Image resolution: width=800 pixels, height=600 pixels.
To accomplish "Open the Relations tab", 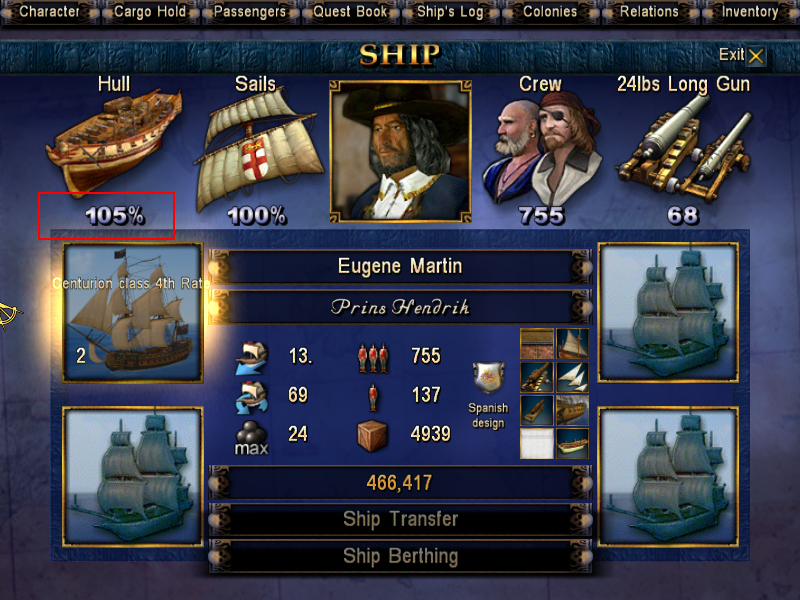I will point(649,12).
